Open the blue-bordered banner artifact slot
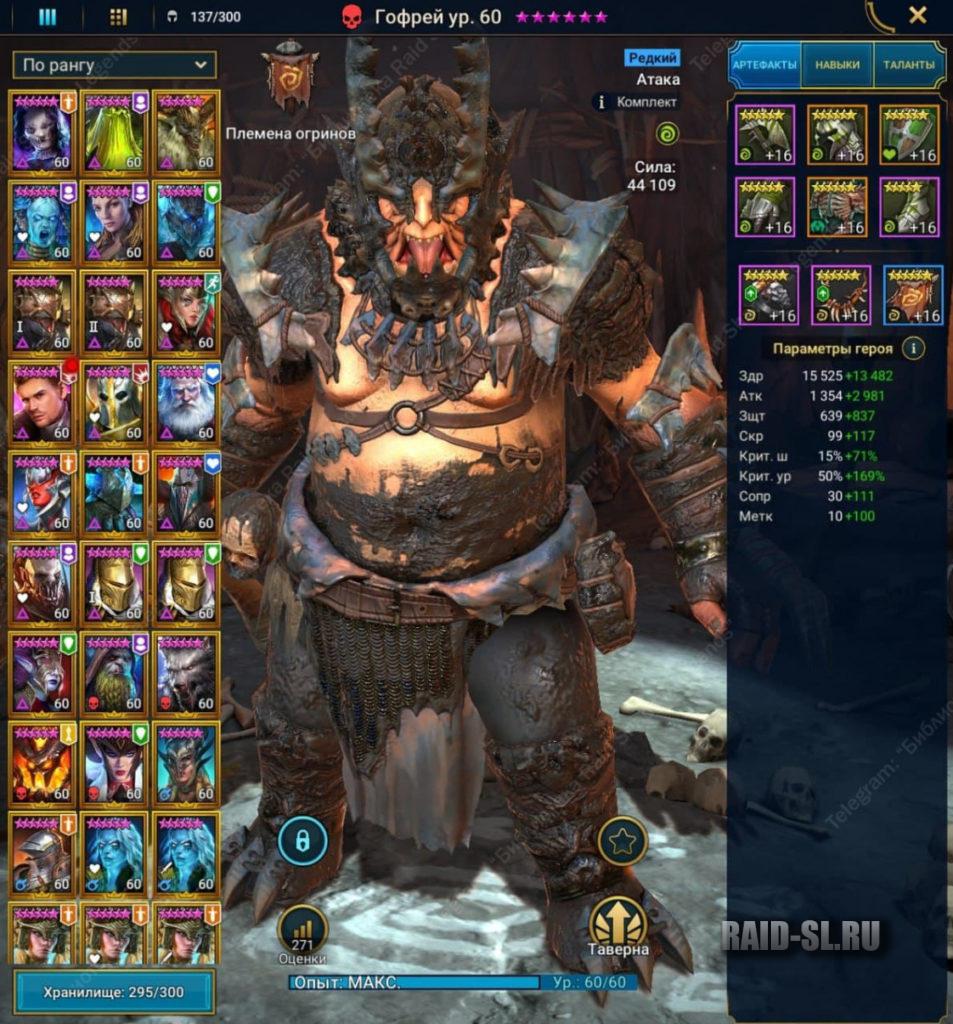 pyautogui.click(x=913, y=296)
